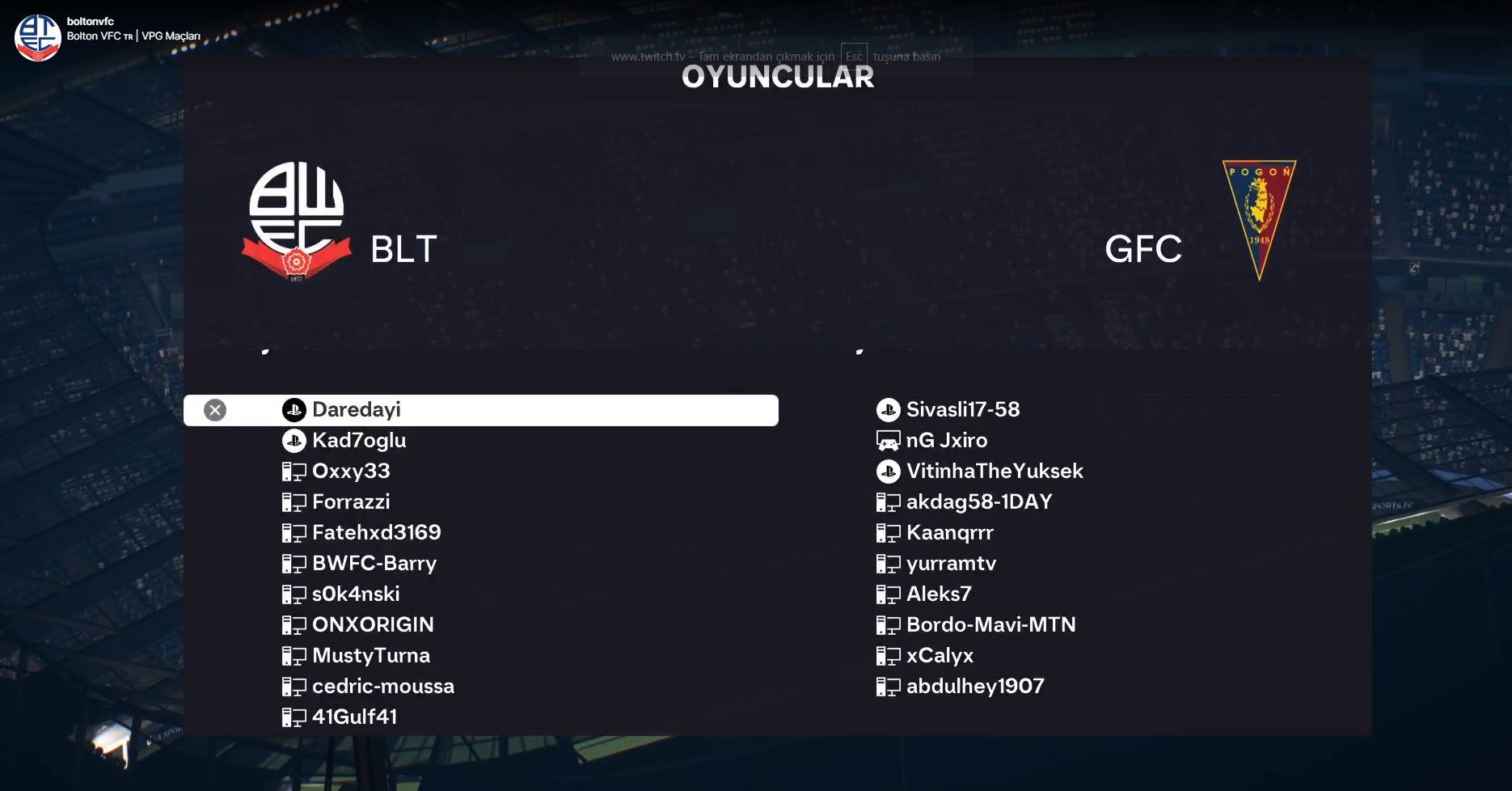This screenshot has height=791, width=1512.
Task: Select Bordo-Mavi-MTN on the GFC side
Action: point(990,625)
